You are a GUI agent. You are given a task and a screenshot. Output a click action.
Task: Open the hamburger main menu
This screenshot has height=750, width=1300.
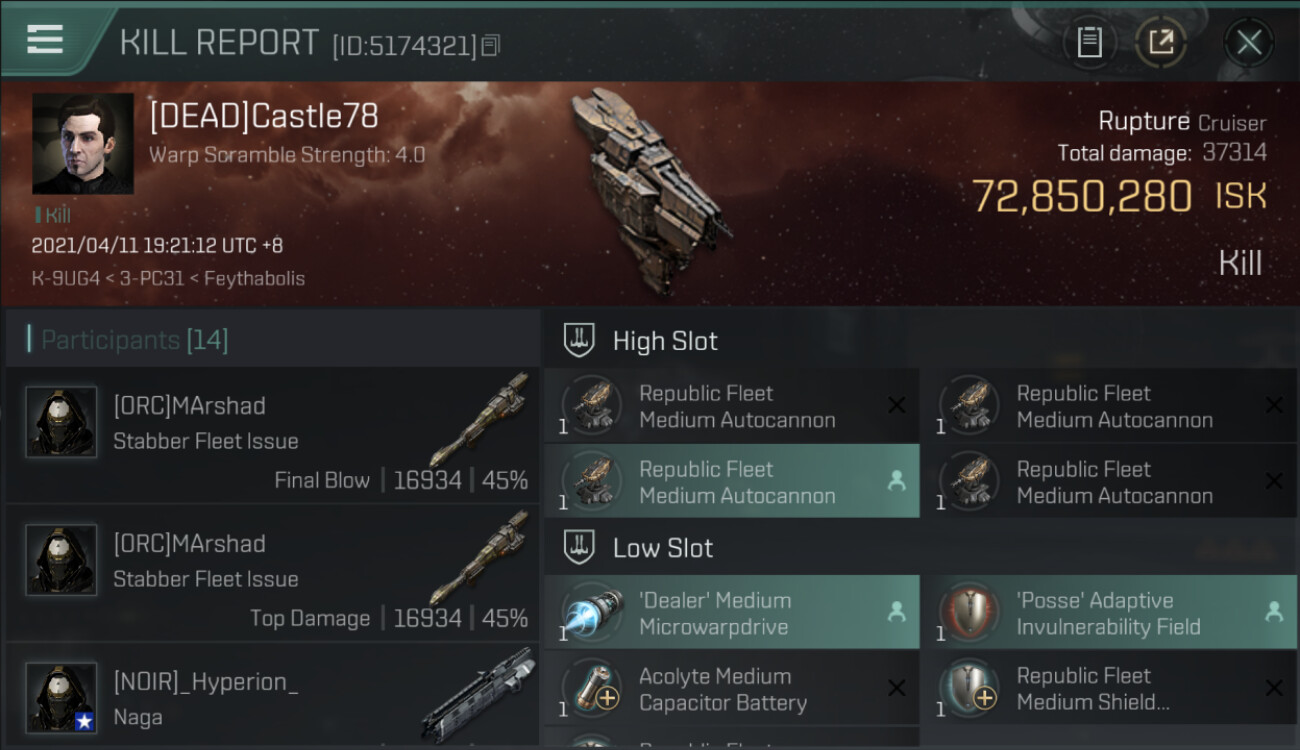coord(45,39)
